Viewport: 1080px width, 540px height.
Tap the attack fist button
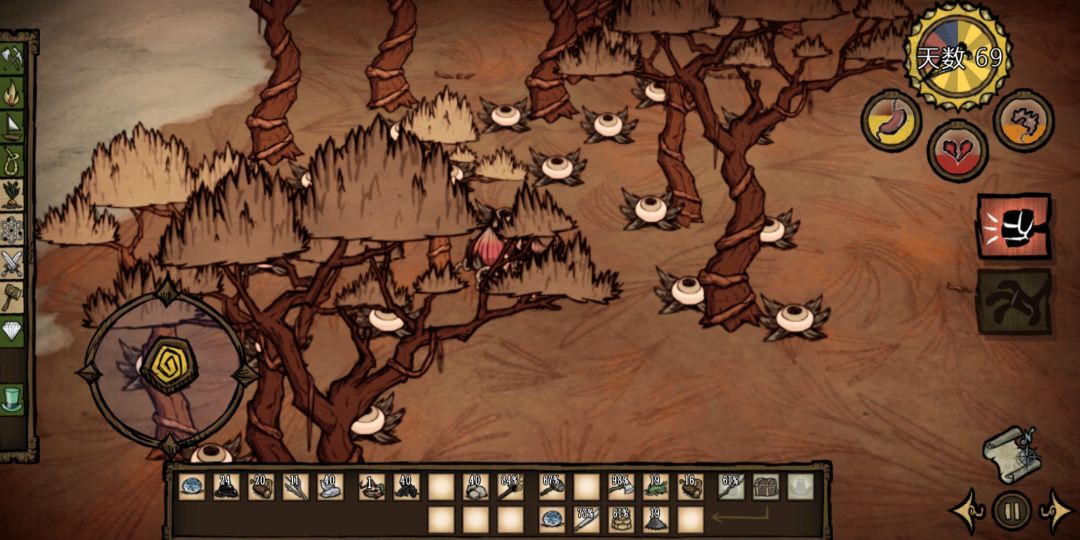1013,226
